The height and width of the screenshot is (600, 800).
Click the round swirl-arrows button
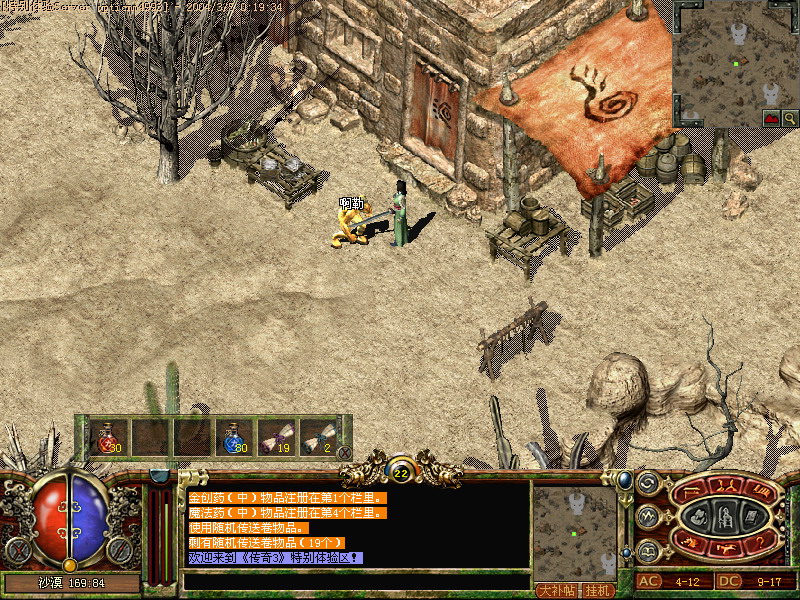click(646, 484)
